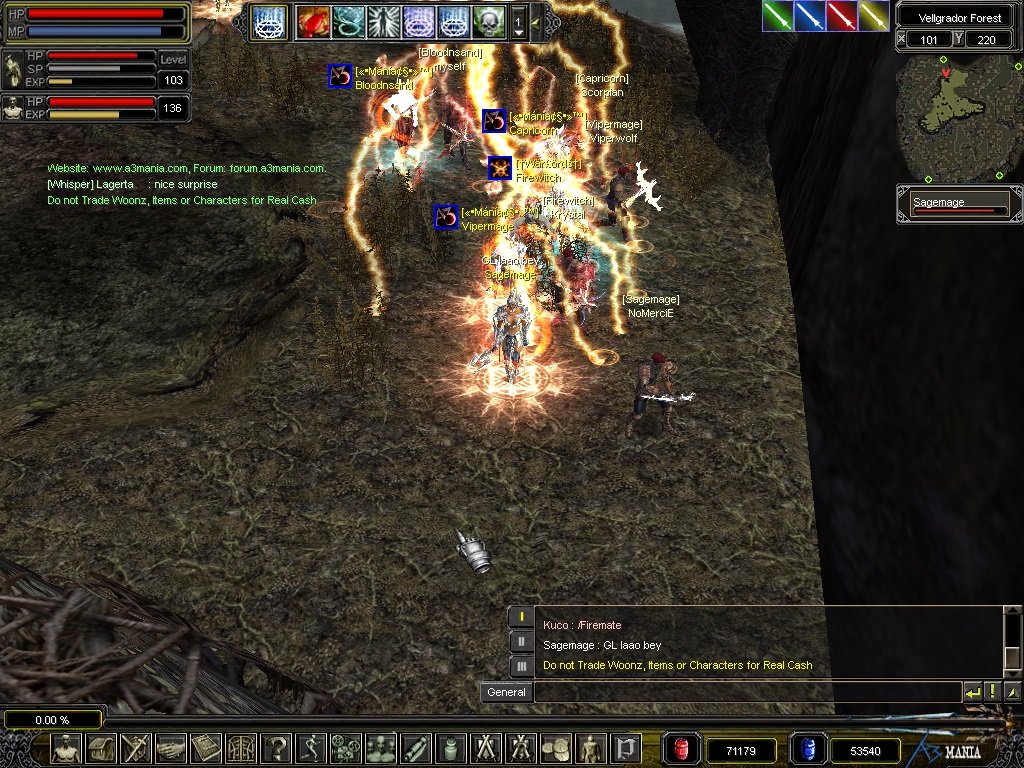This screenshot has height=768, width=1024.
Task: Click the yellow exclamation chat button
Action: pyautogui.click(x=993, y=692)
